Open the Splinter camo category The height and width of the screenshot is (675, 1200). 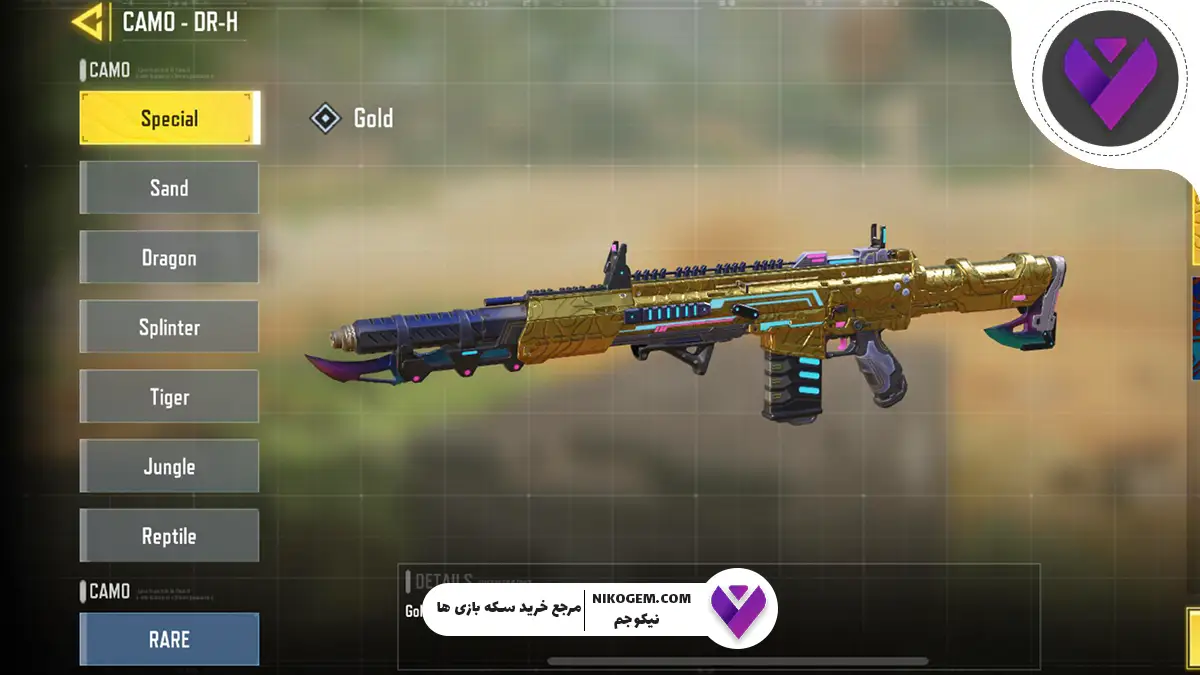tap(169, 327)
